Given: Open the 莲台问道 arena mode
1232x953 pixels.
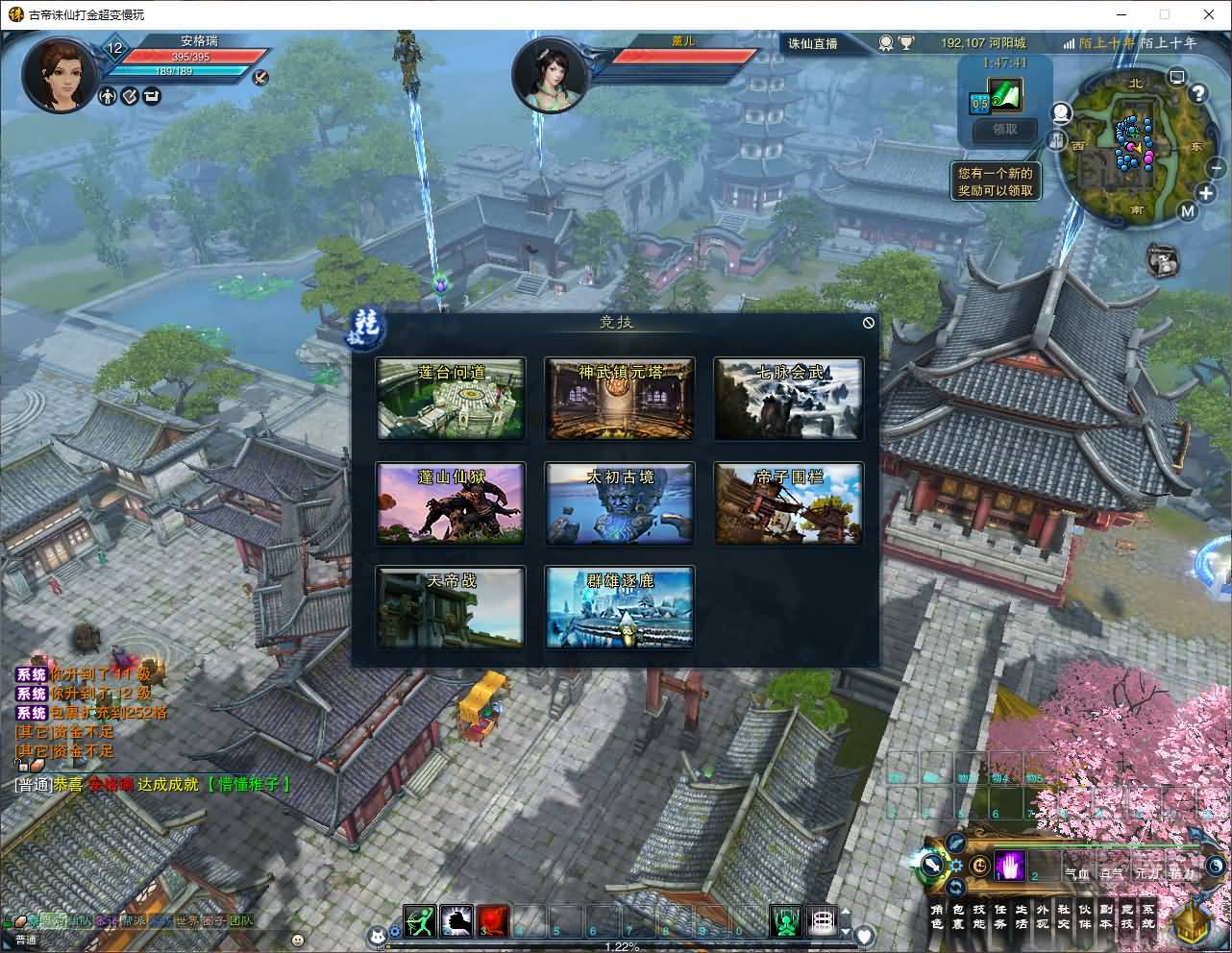Looking at the screenshot, I should pos(451,400).
